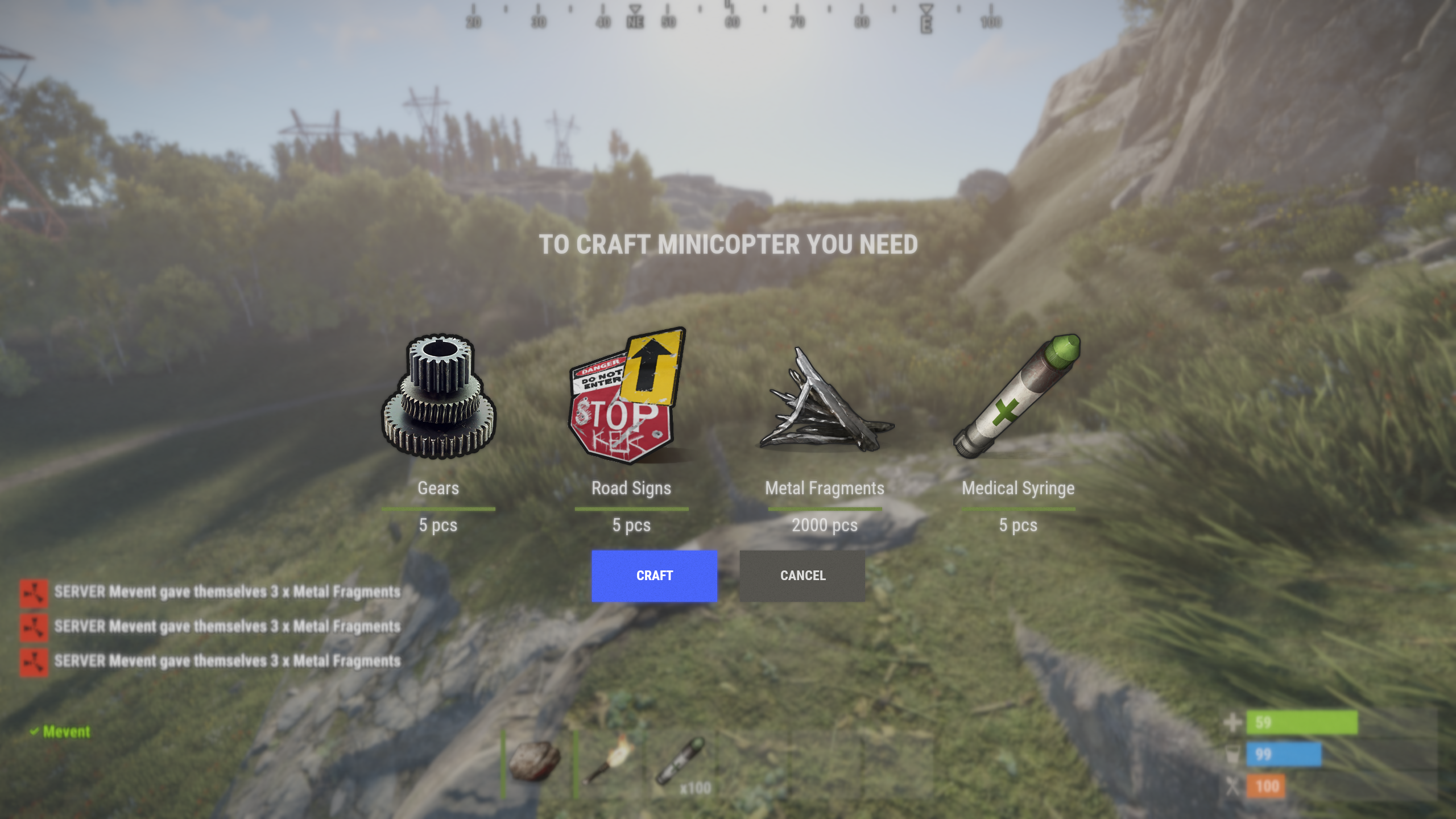
Task: Choose the Metal Fragments ingredient icon
Action: (825, 402)
